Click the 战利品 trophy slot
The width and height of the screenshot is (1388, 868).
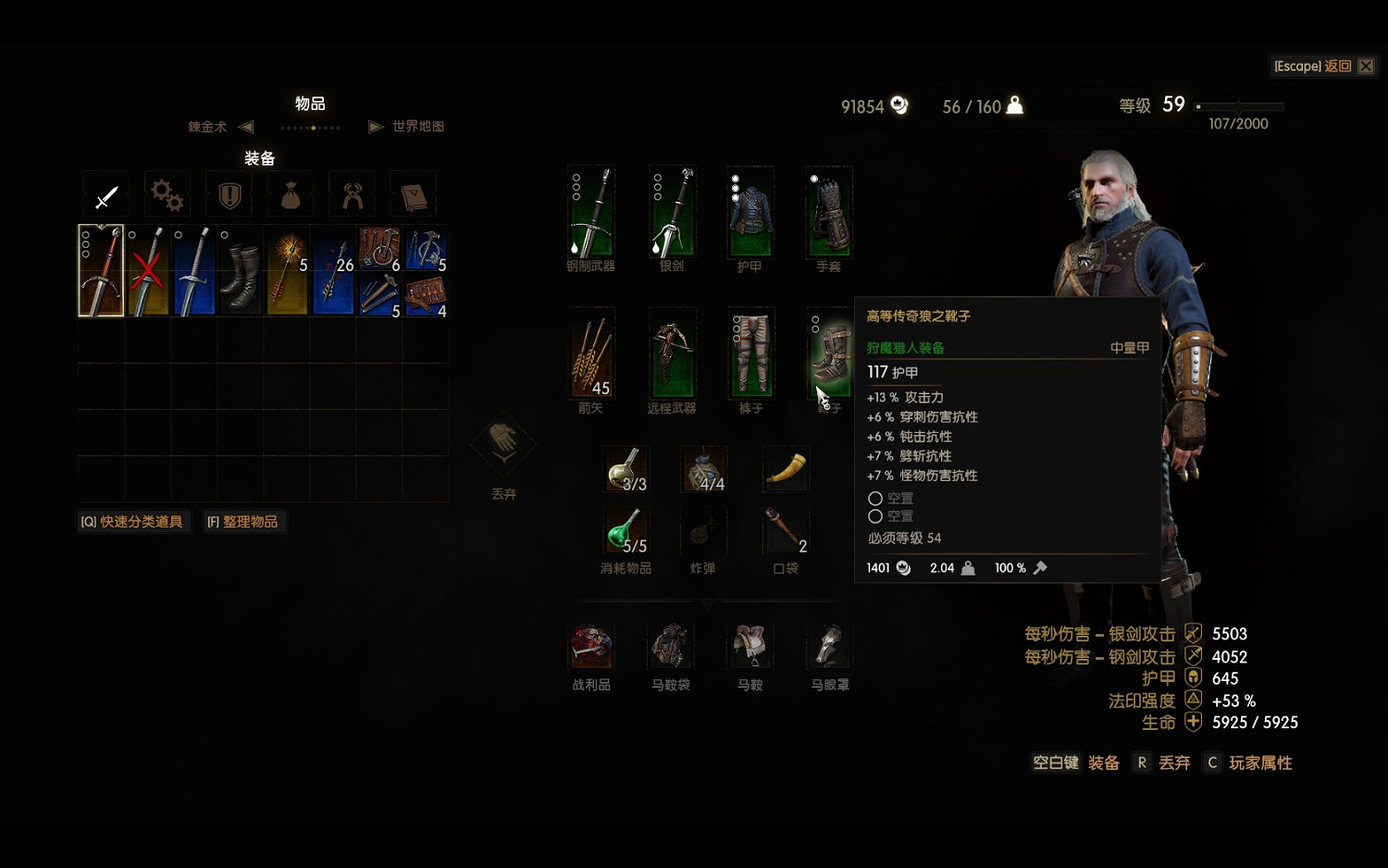coord(591,643)
